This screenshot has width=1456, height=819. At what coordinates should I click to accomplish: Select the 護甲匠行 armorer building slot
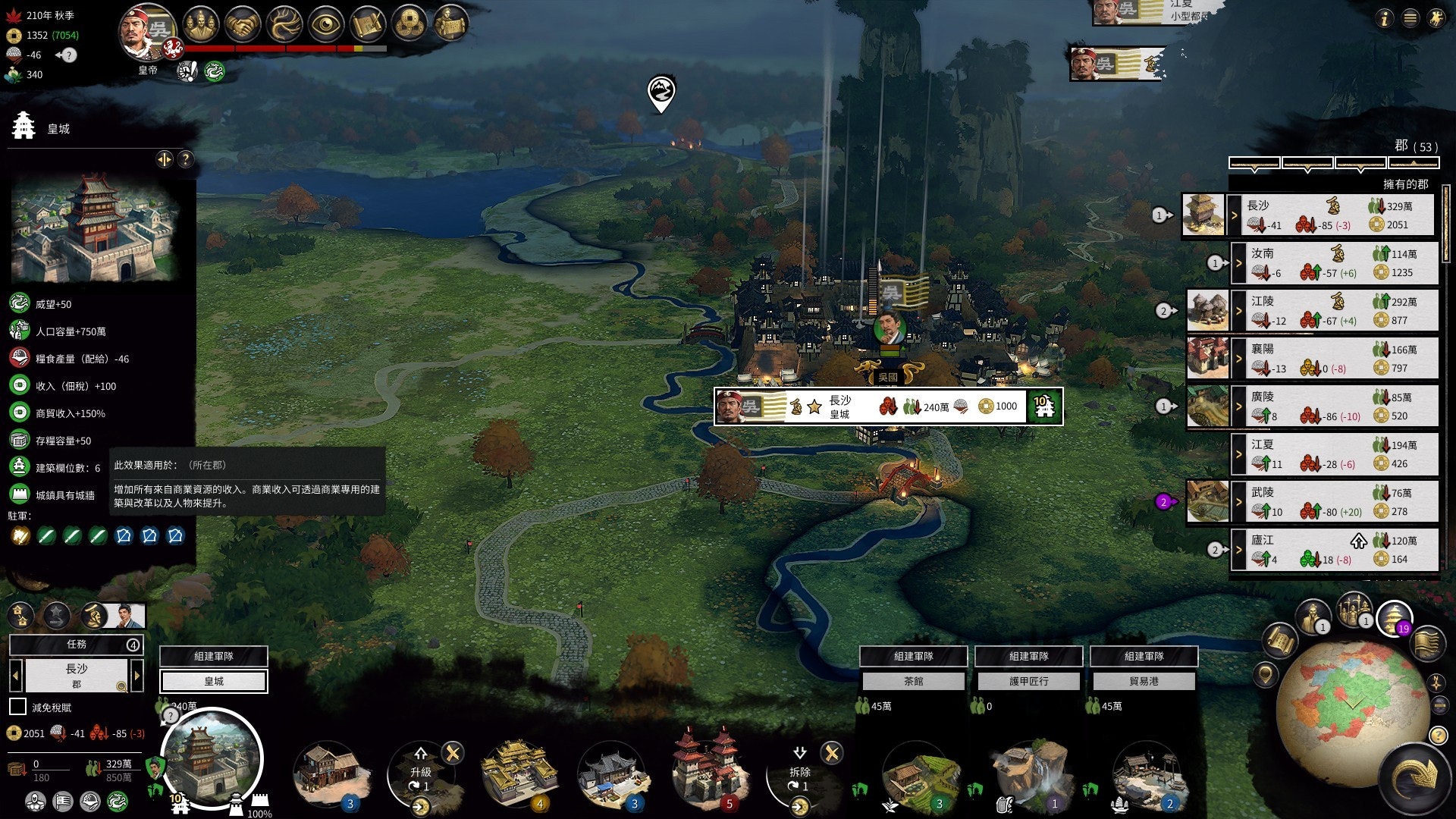pyautogui.click(x=1028, y=681)
